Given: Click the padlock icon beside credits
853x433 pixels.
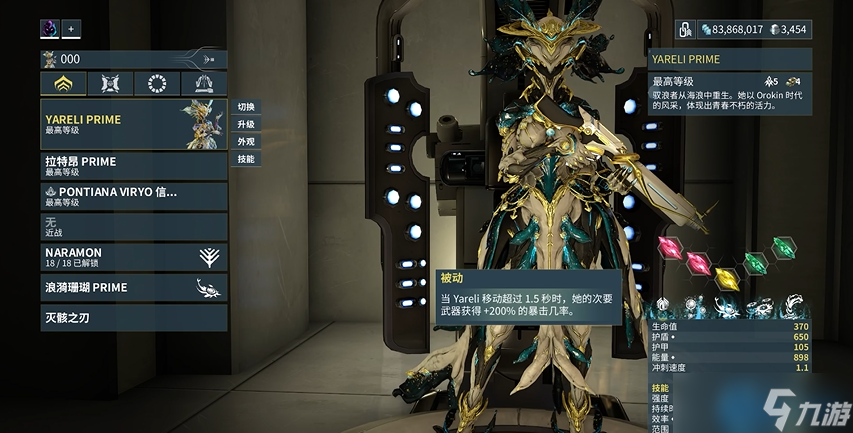Looking at the screenshot, I should pyautogui.click(x=686, y=29).
